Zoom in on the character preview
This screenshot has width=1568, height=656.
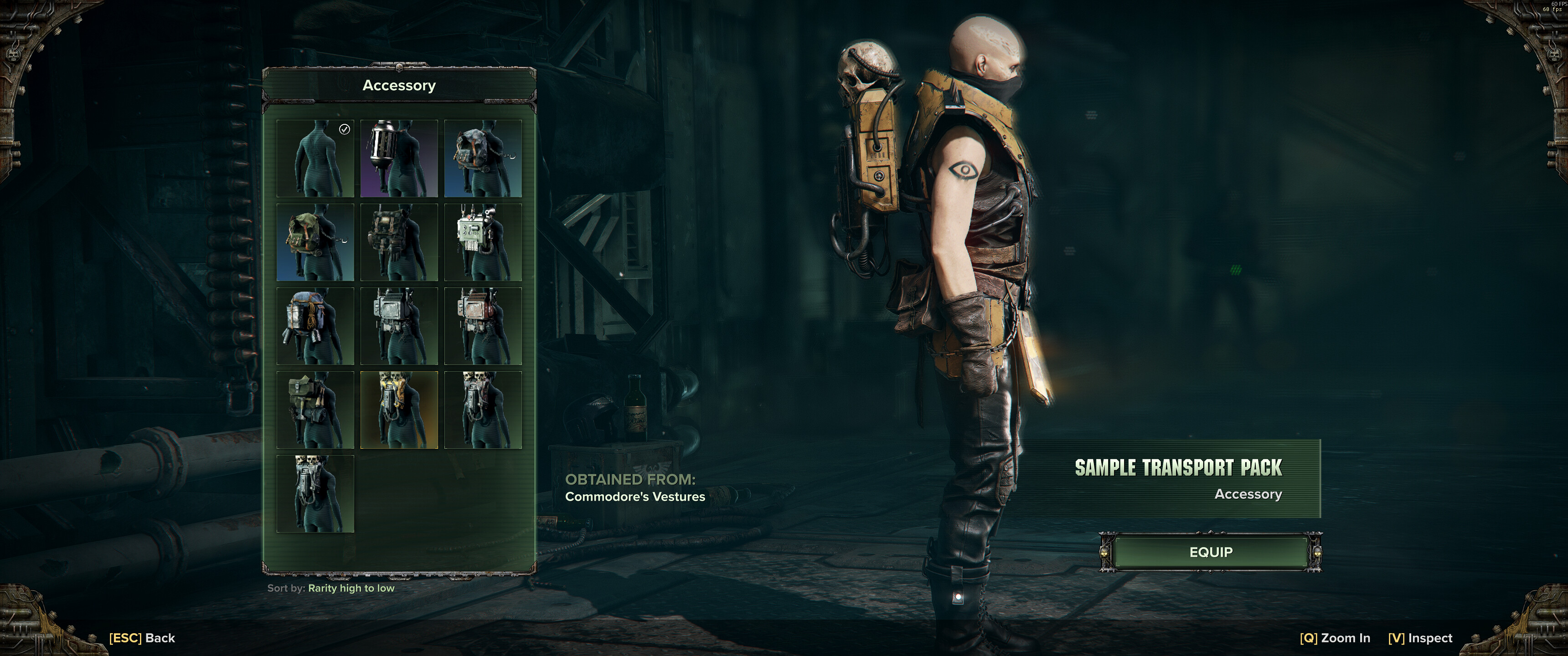pyautogui.click(x=1334, y=638)
